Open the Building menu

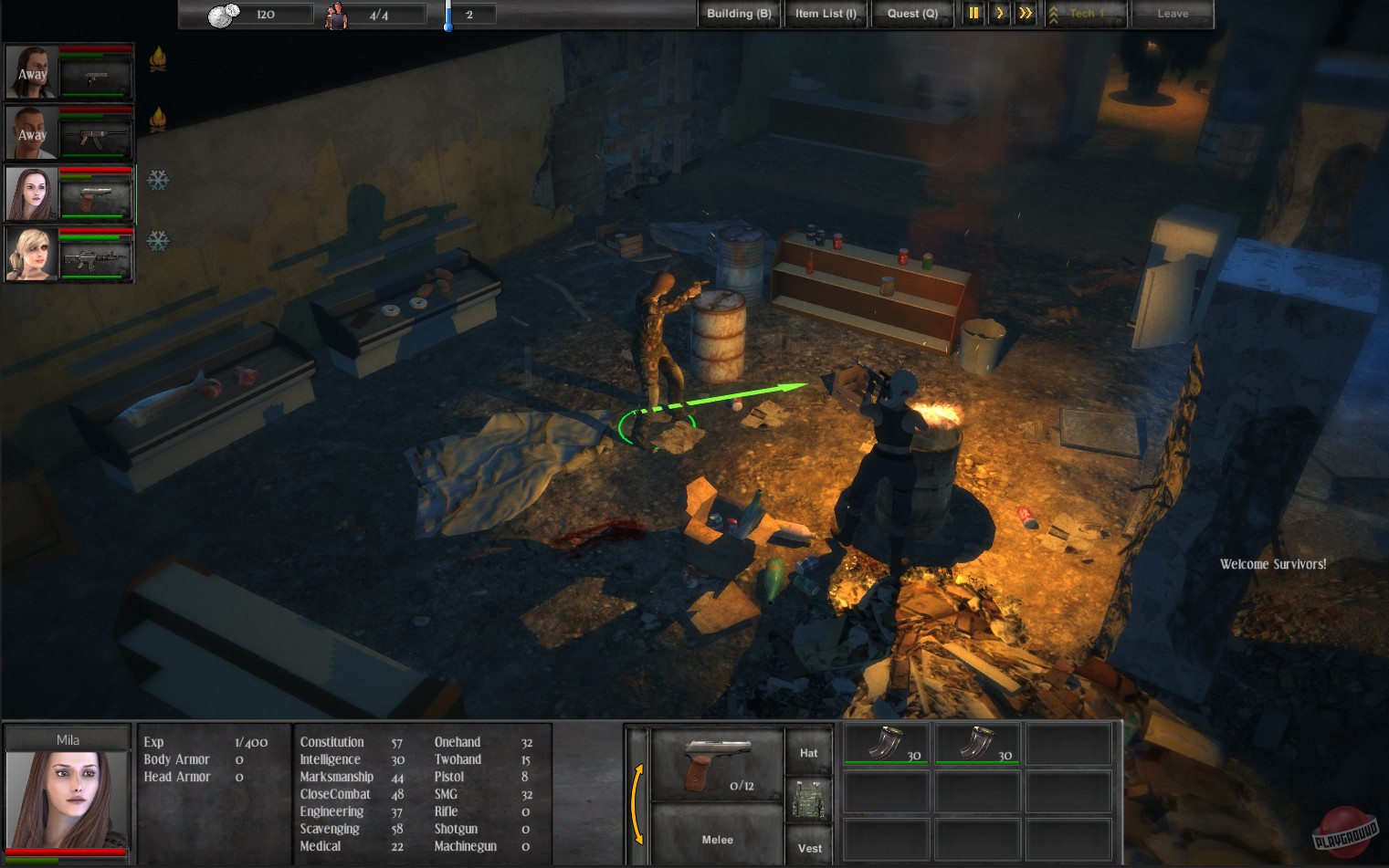[x=738, y=14]
